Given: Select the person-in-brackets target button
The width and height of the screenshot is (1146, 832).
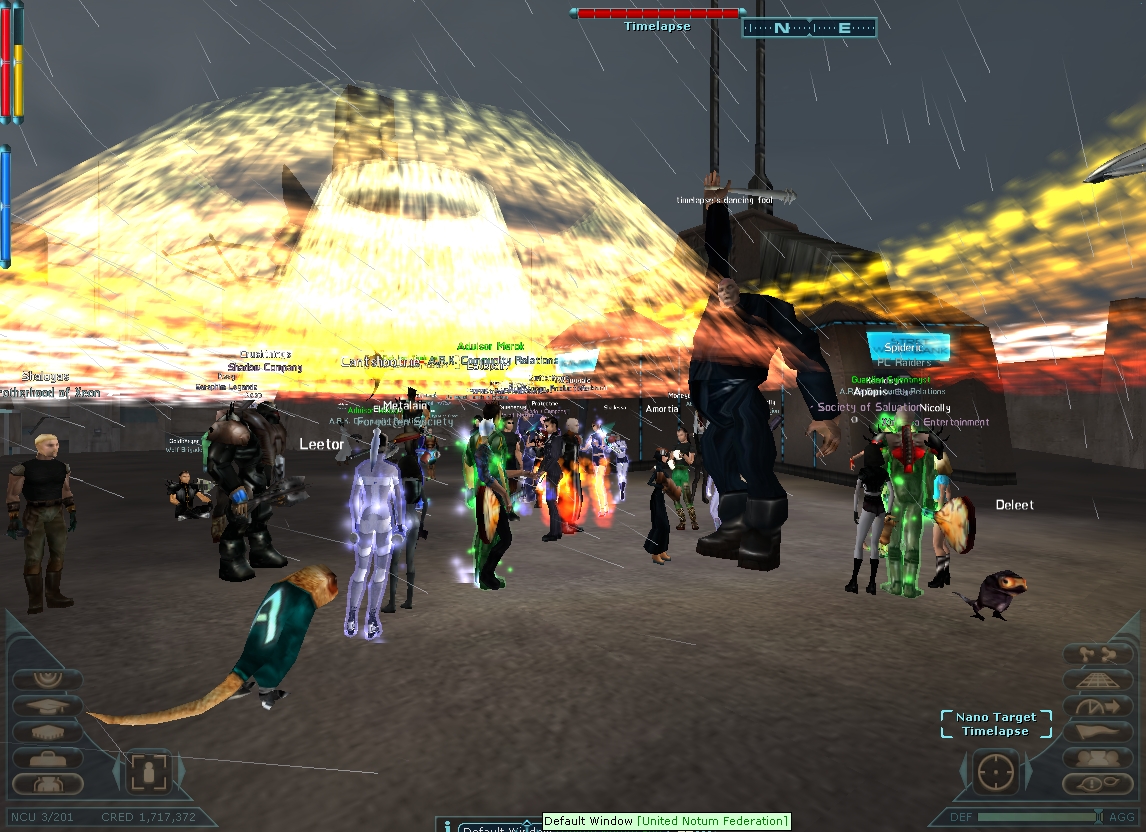Looking at the screenshot, I should pos(150,773).
